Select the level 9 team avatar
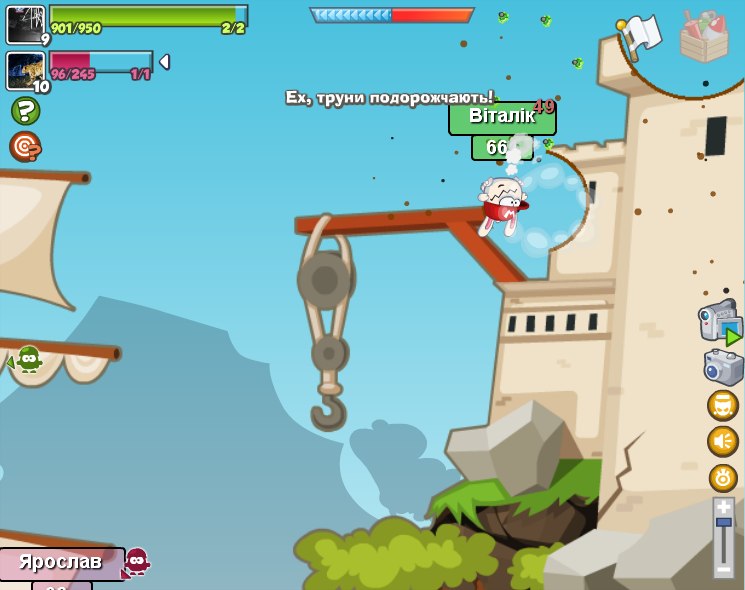 click(x=25, y=24)
